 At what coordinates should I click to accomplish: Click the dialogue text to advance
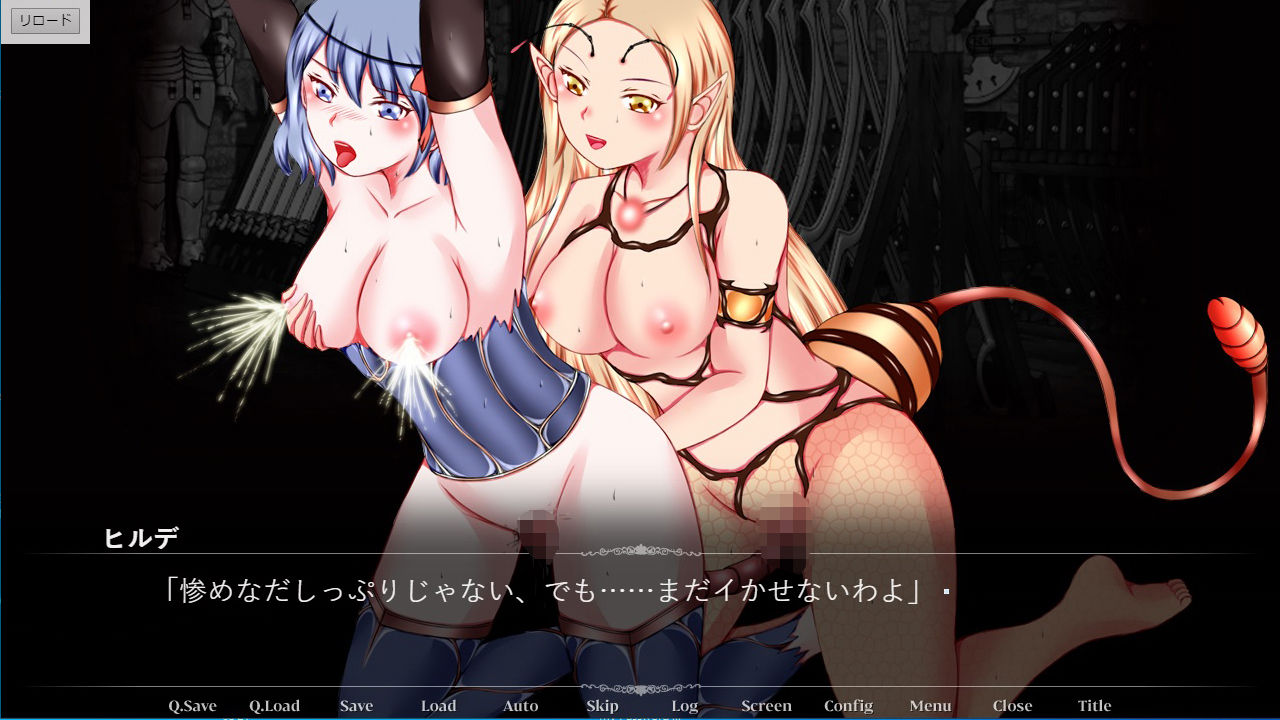[x=550, y=589]
